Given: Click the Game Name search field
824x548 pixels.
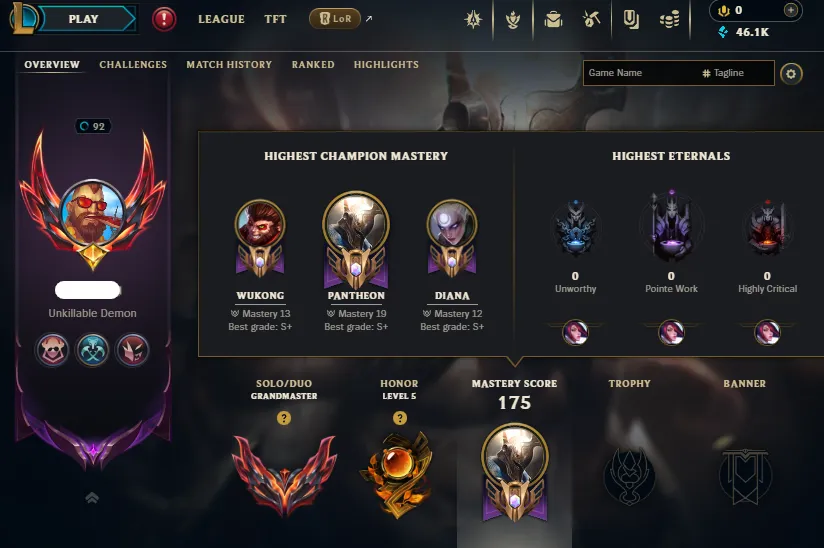Looking at the screenshot, I should pos(640,73).
